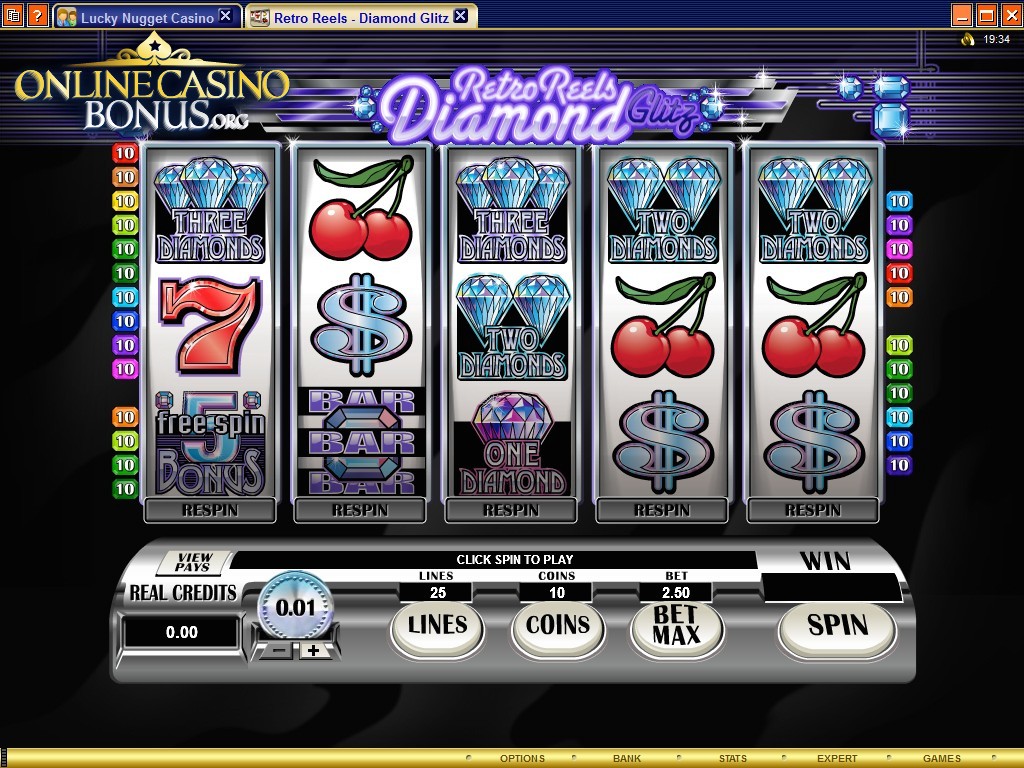Open the Options menu

point(522,758)
